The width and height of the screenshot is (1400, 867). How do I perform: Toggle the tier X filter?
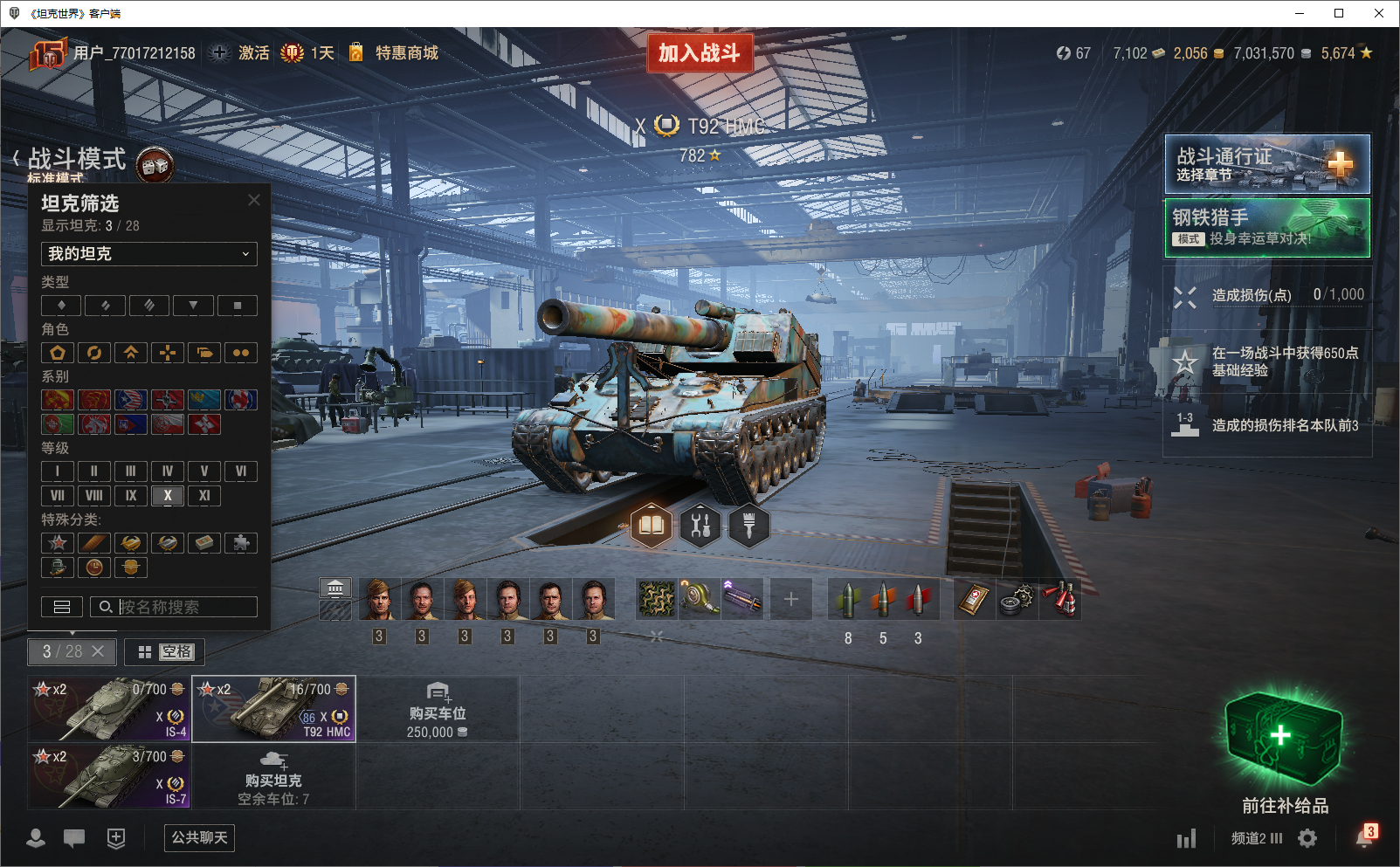point(168,496)
